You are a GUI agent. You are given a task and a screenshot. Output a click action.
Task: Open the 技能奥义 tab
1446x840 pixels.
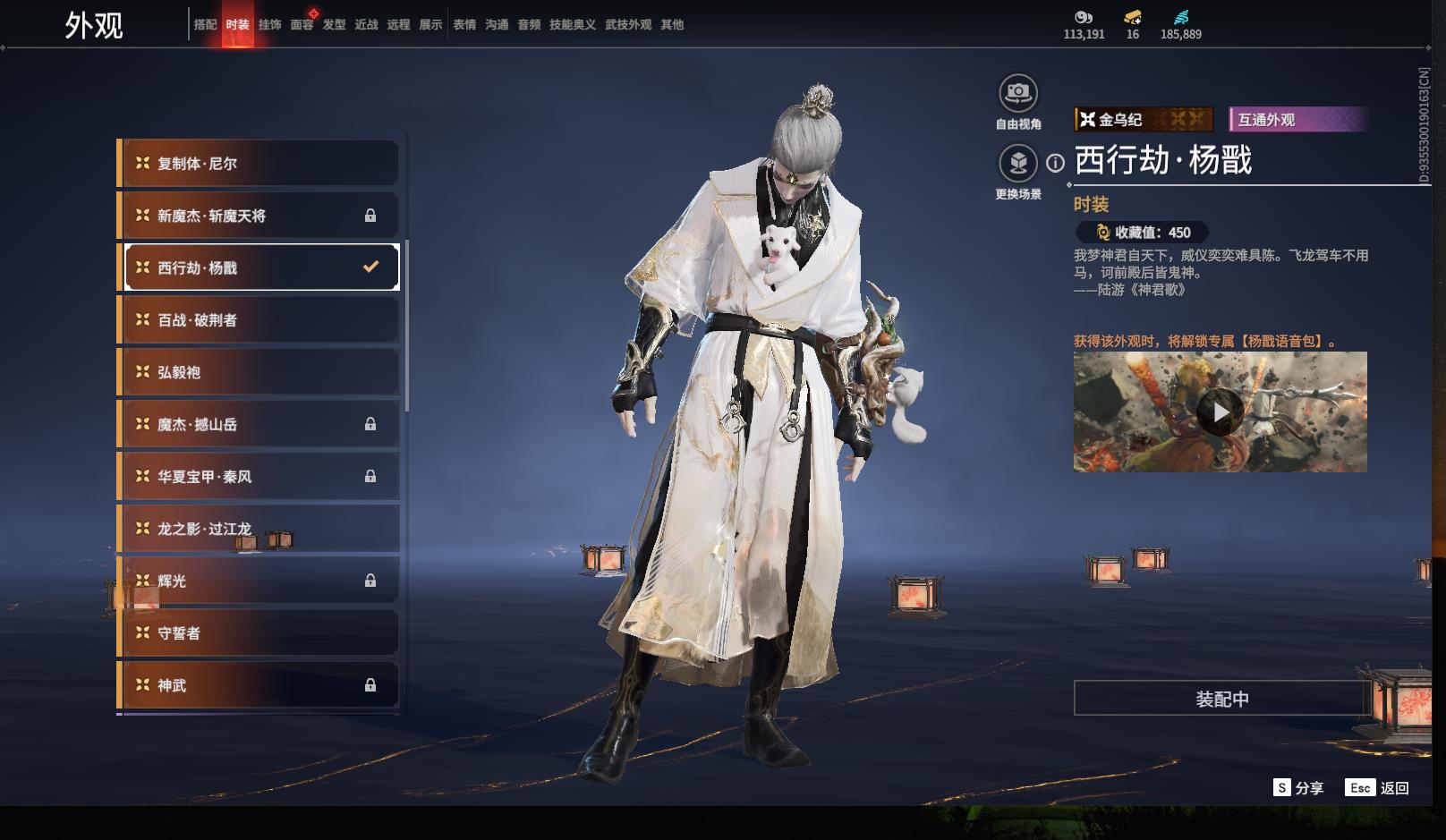coord(572,25)
